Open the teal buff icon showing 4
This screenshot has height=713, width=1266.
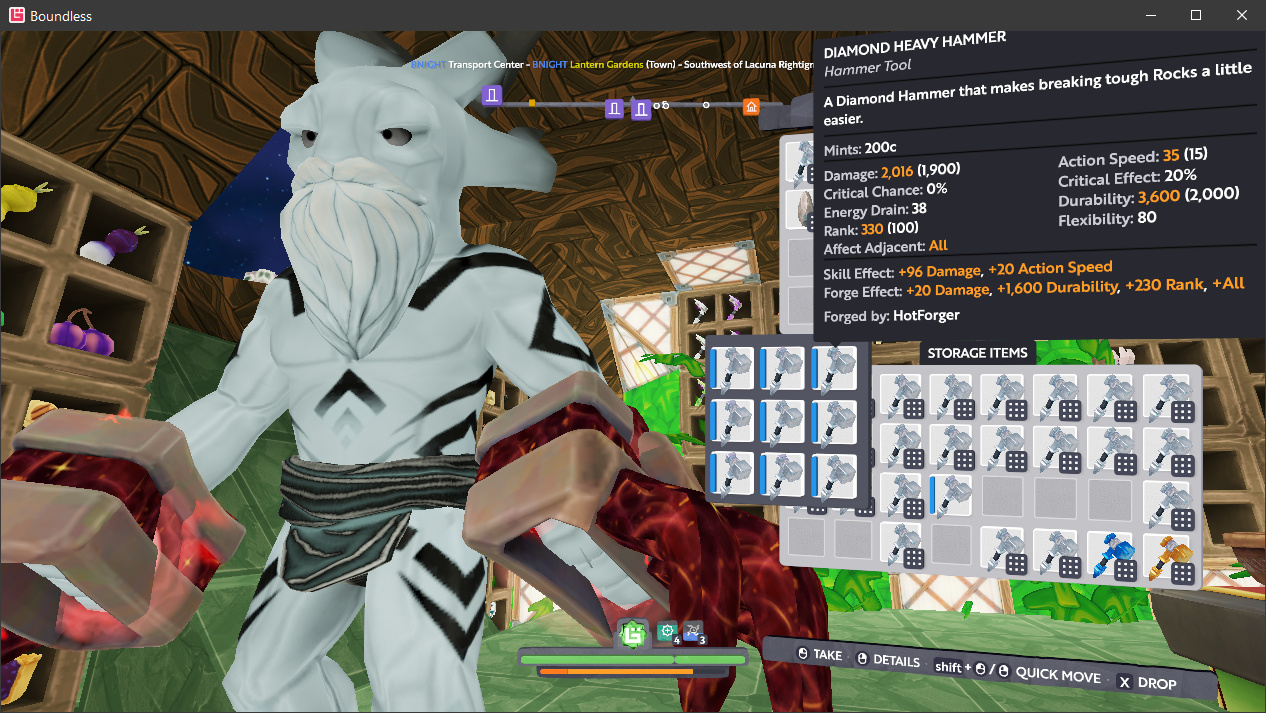667,632
